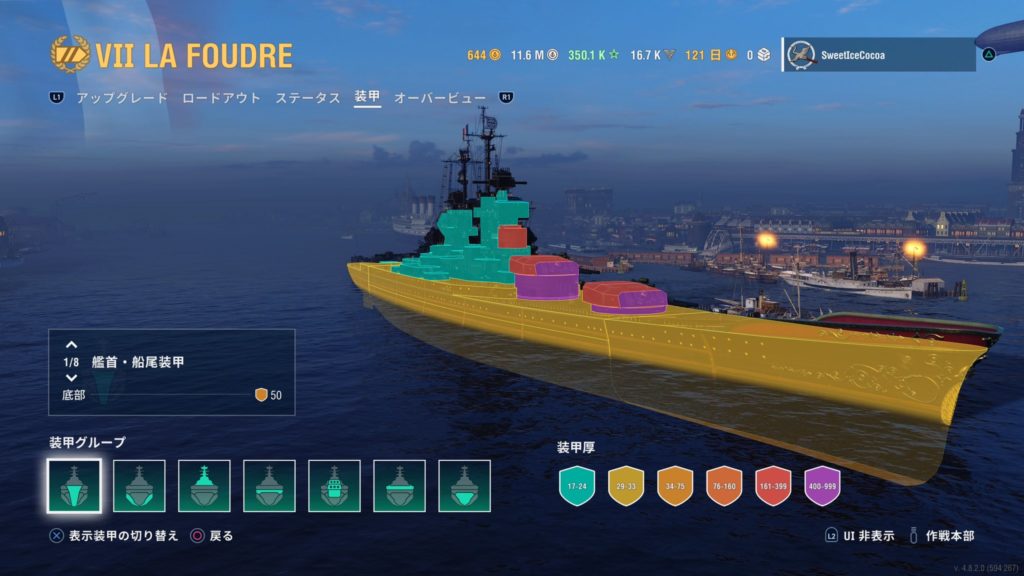Choose the armor group with grid-patterned center
The width and height of the screenshot is (1024, 576).
pos(334,486)
